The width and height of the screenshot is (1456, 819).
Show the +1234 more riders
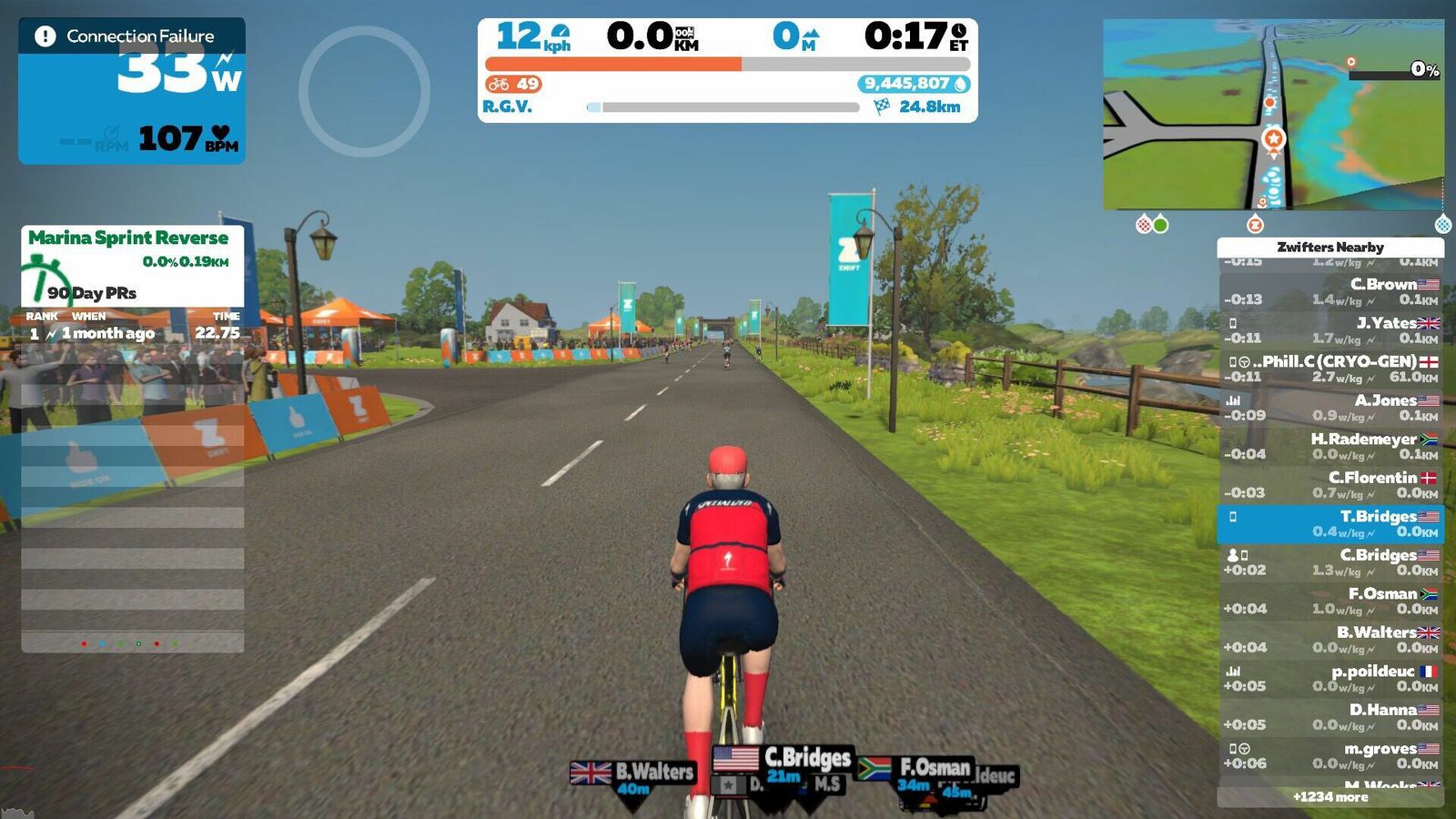[1330, 797]
